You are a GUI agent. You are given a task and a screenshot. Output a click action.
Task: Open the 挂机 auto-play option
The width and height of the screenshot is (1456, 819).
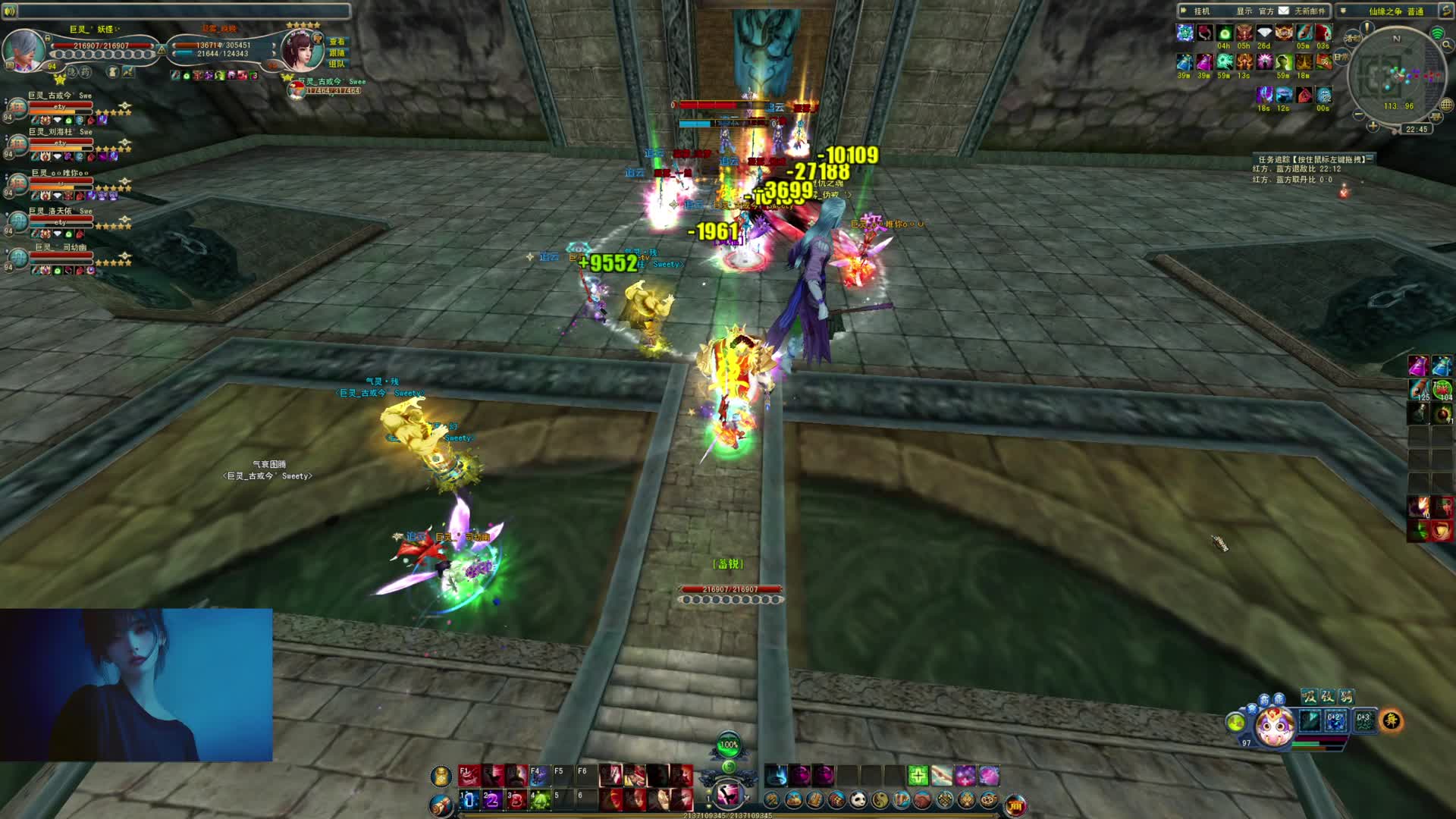(x=1201, y=11)
